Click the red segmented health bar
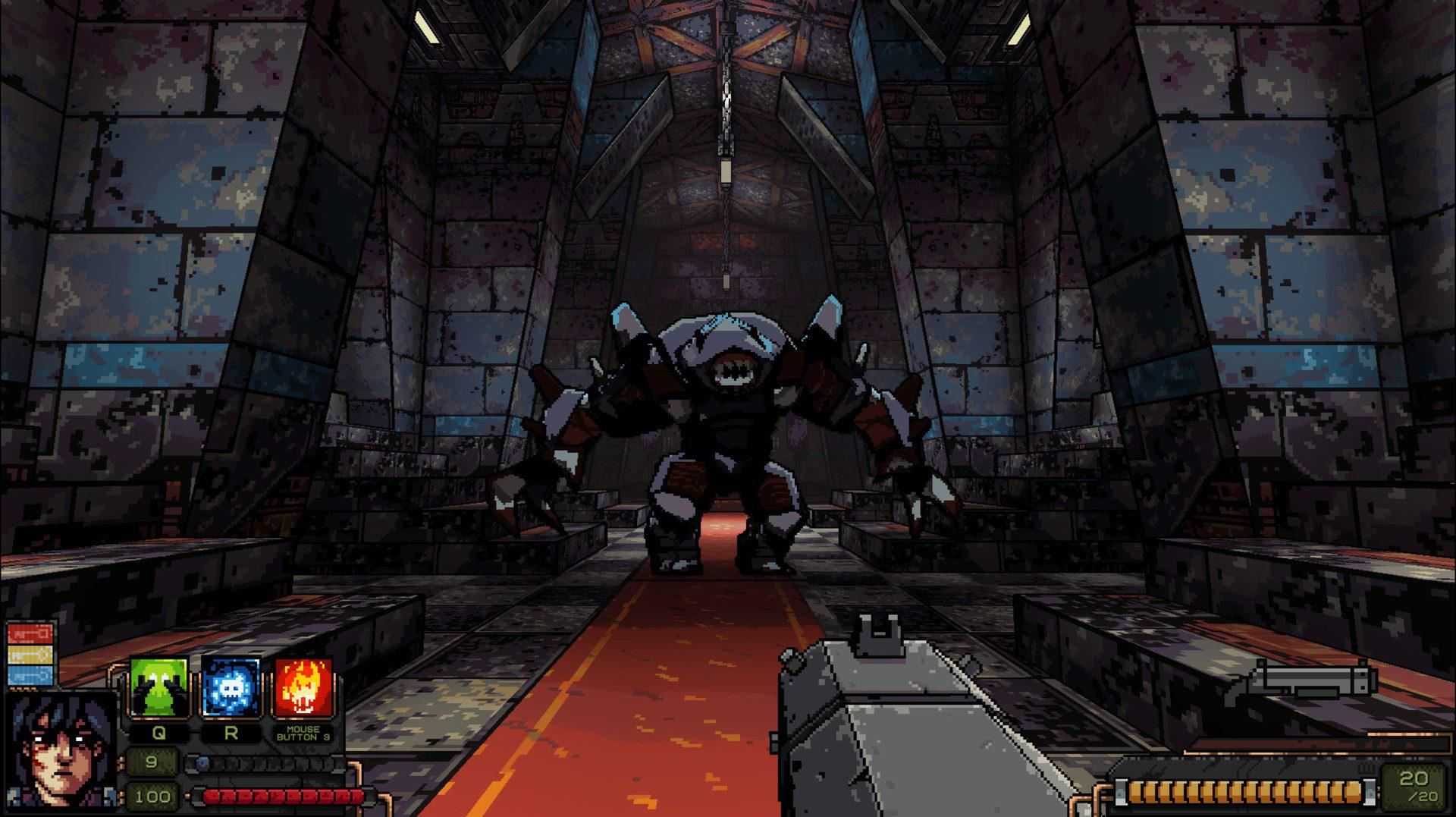The image size is (1456, 817). tap(281, 797)
